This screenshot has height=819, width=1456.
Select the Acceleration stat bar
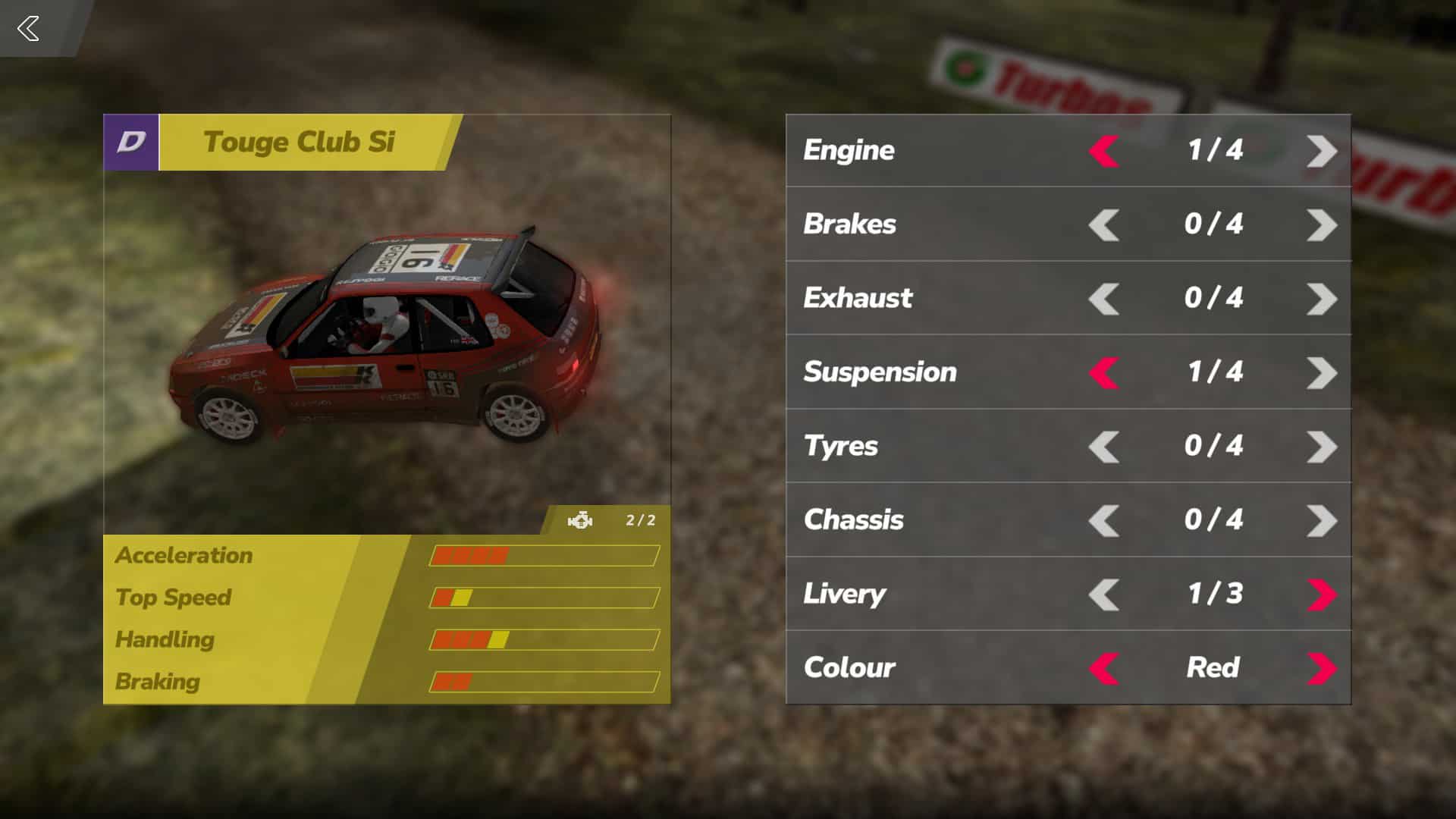tap(542, 555)
